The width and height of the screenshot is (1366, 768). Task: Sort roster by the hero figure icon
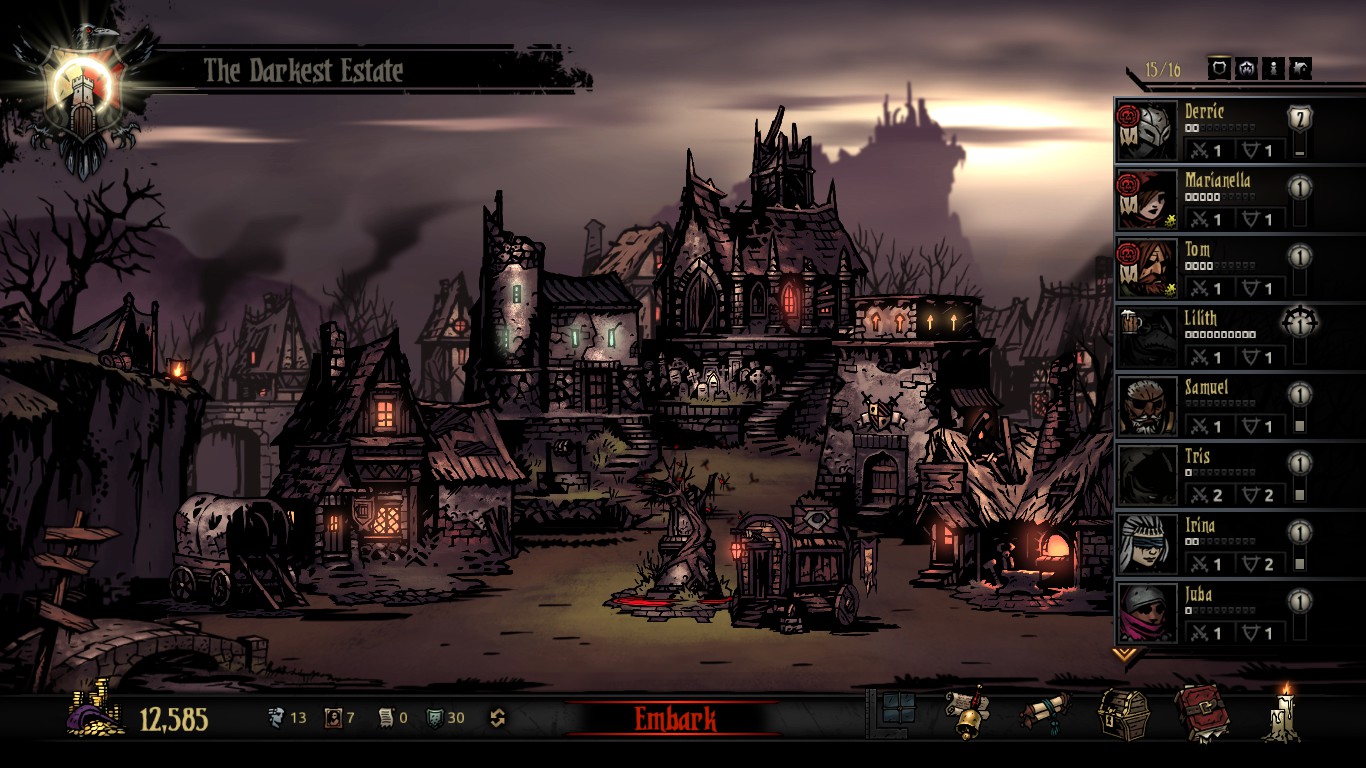(x=1273, y=68)
